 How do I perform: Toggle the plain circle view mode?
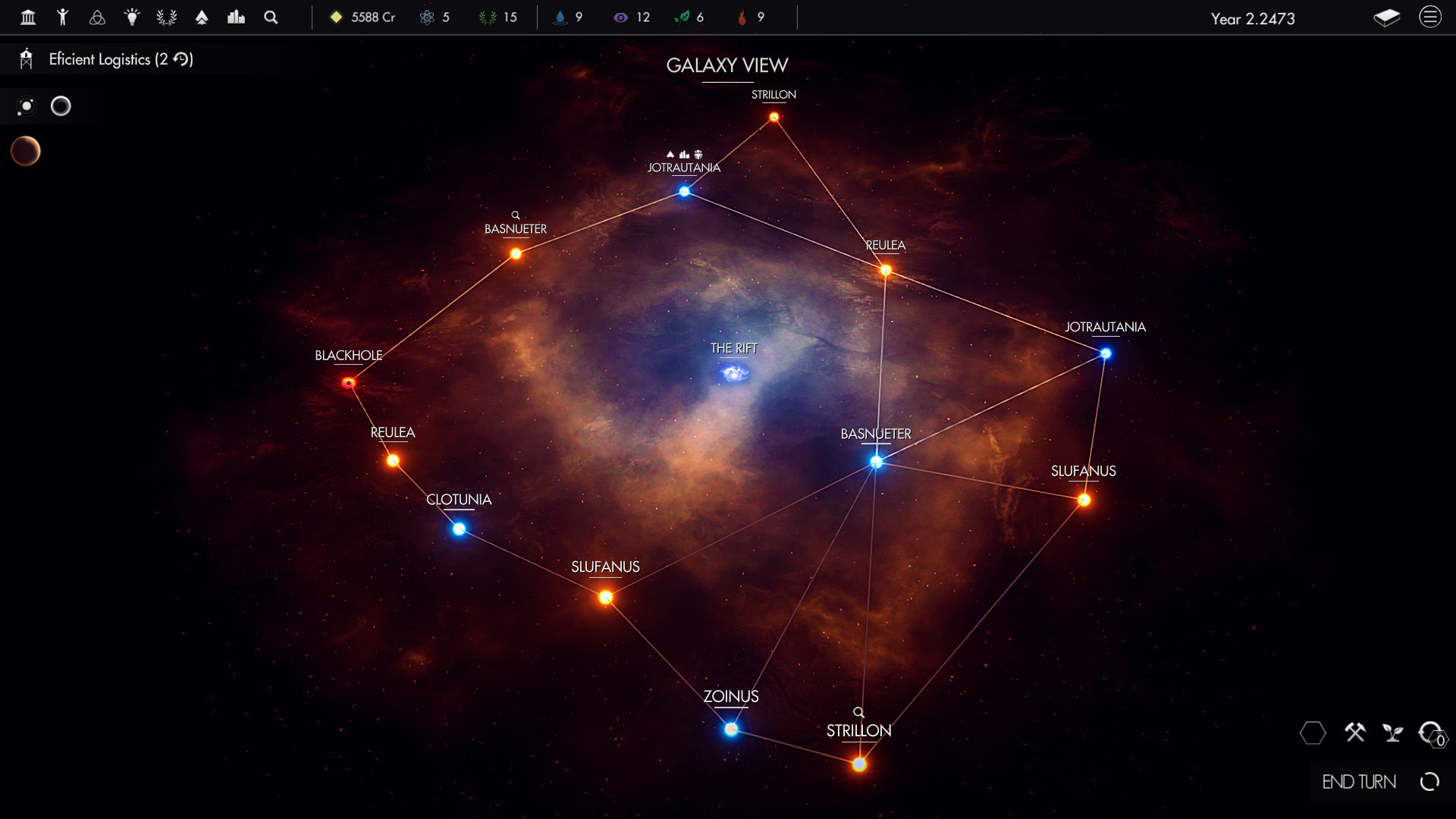61,106
